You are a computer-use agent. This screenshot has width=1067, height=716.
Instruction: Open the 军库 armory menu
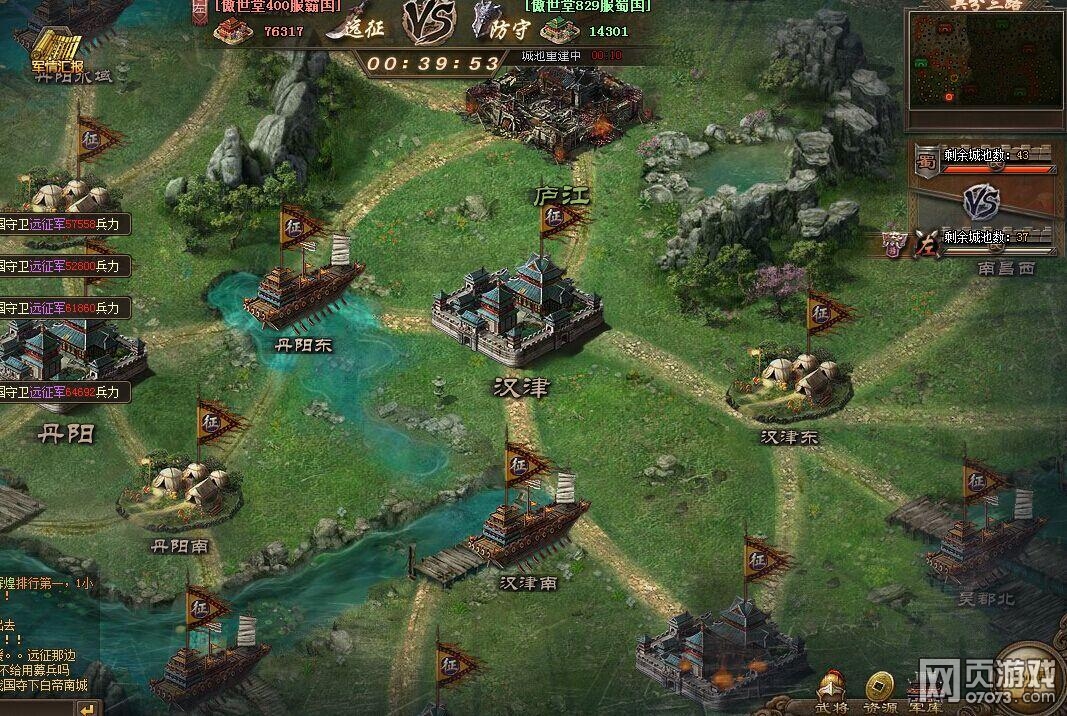923,691
